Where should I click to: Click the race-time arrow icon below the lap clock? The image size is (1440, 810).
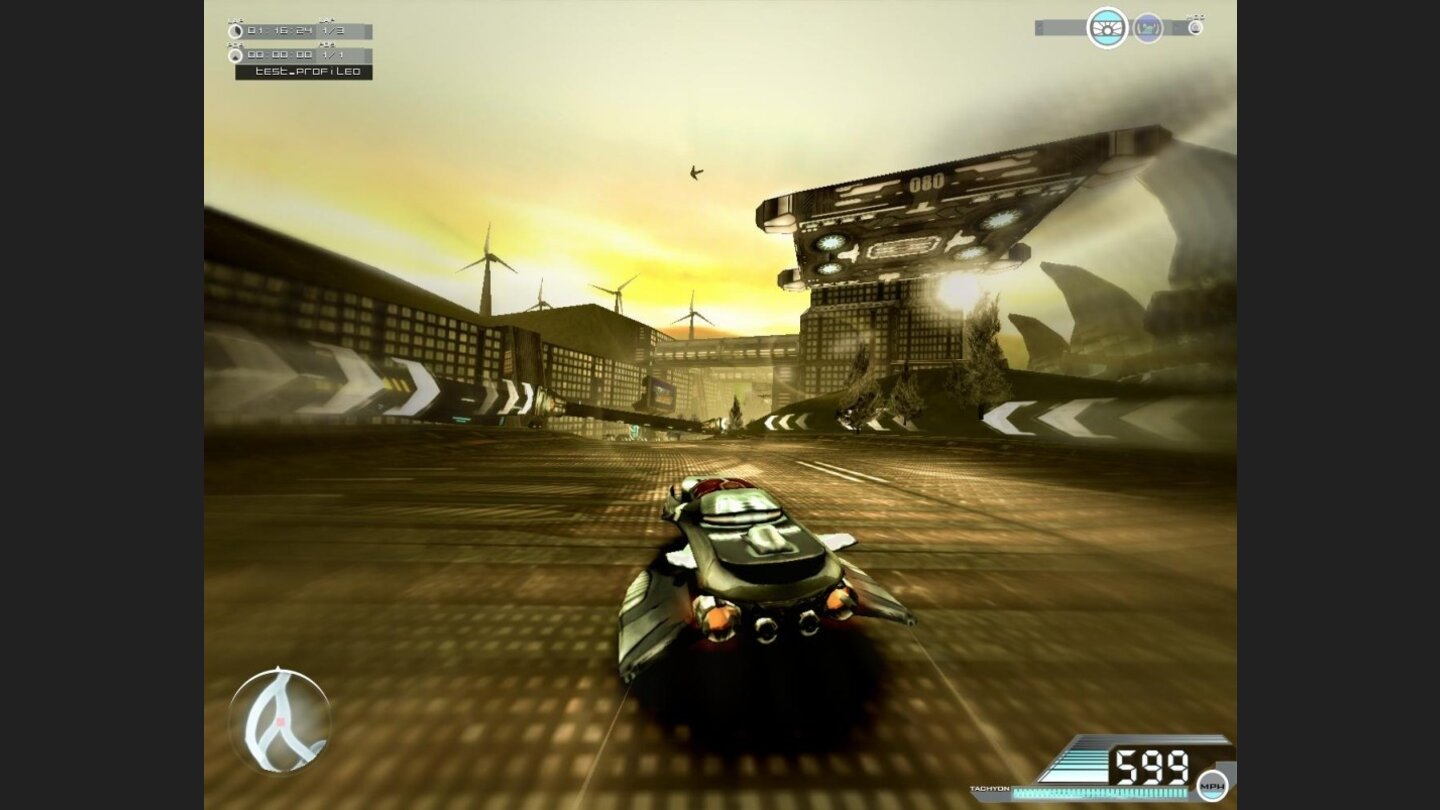point(236,56)
